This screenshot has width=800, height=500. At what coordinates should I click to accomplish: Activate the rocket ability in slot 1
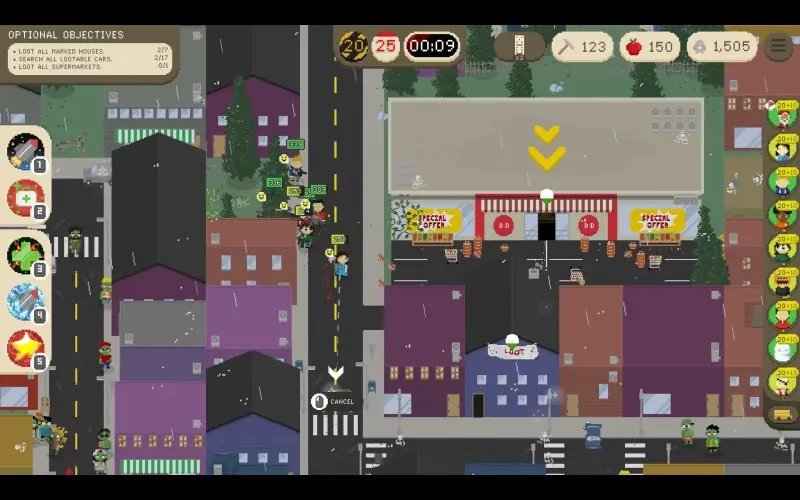pyautogui.click(x=24, y=152)
